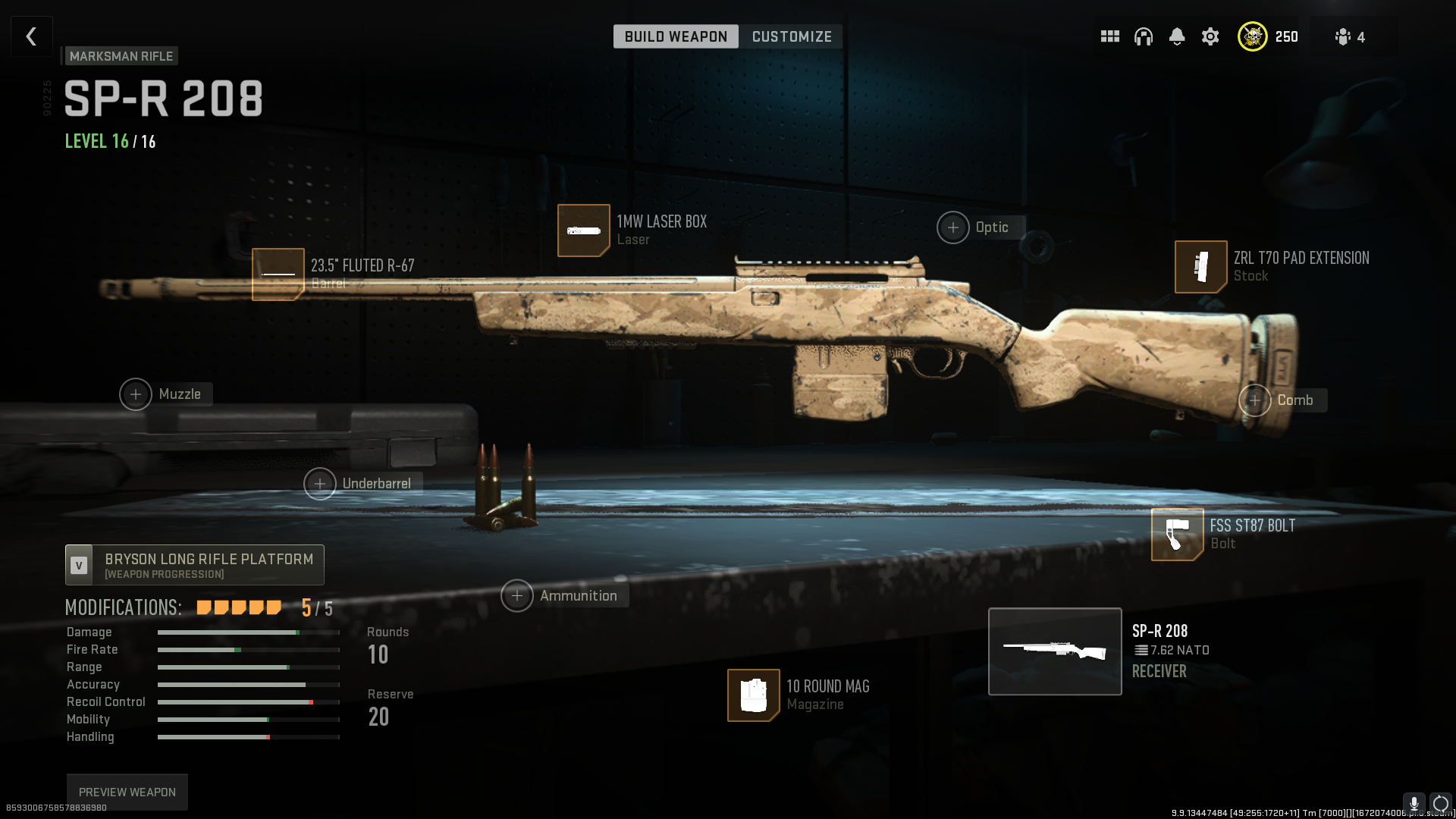Select the ZRL T70 Pad Extension stock
1456x819 pixels.
[1201, 267]
